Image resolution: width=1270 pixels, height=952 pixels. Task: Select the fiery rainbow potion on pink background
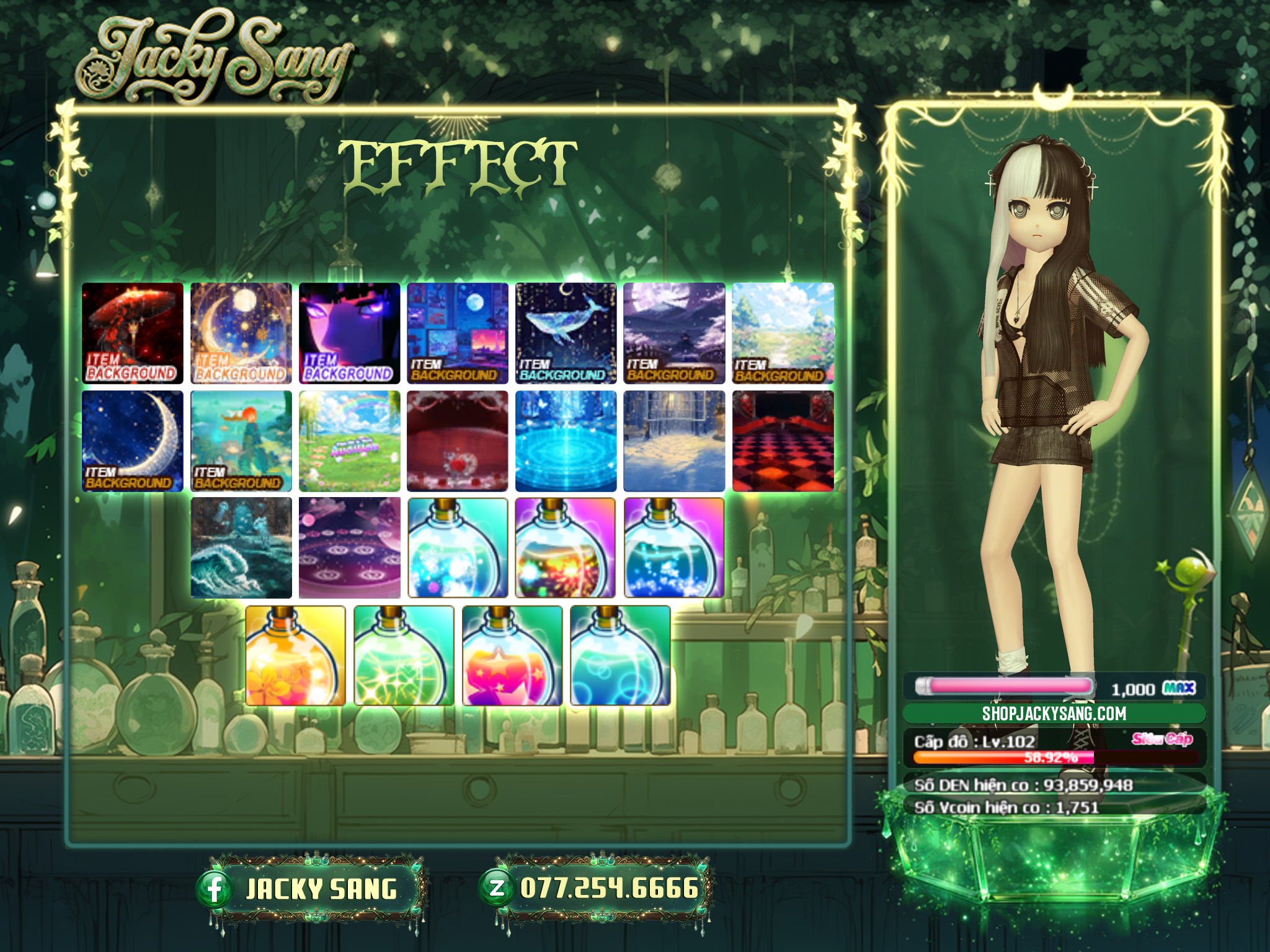[566, 548]
